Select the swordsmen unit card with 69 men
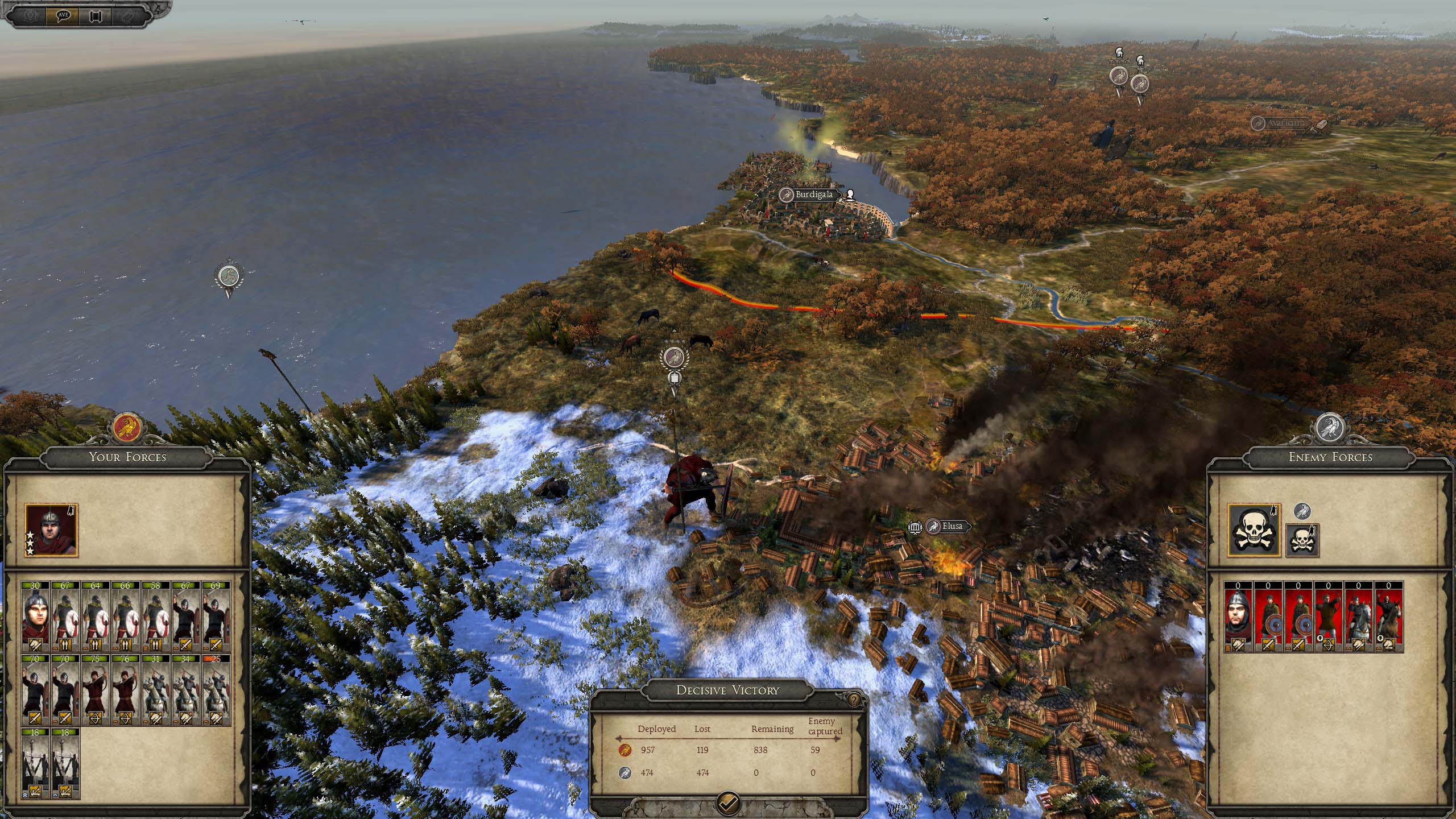 pyautogui.click(x=216, y=616)
